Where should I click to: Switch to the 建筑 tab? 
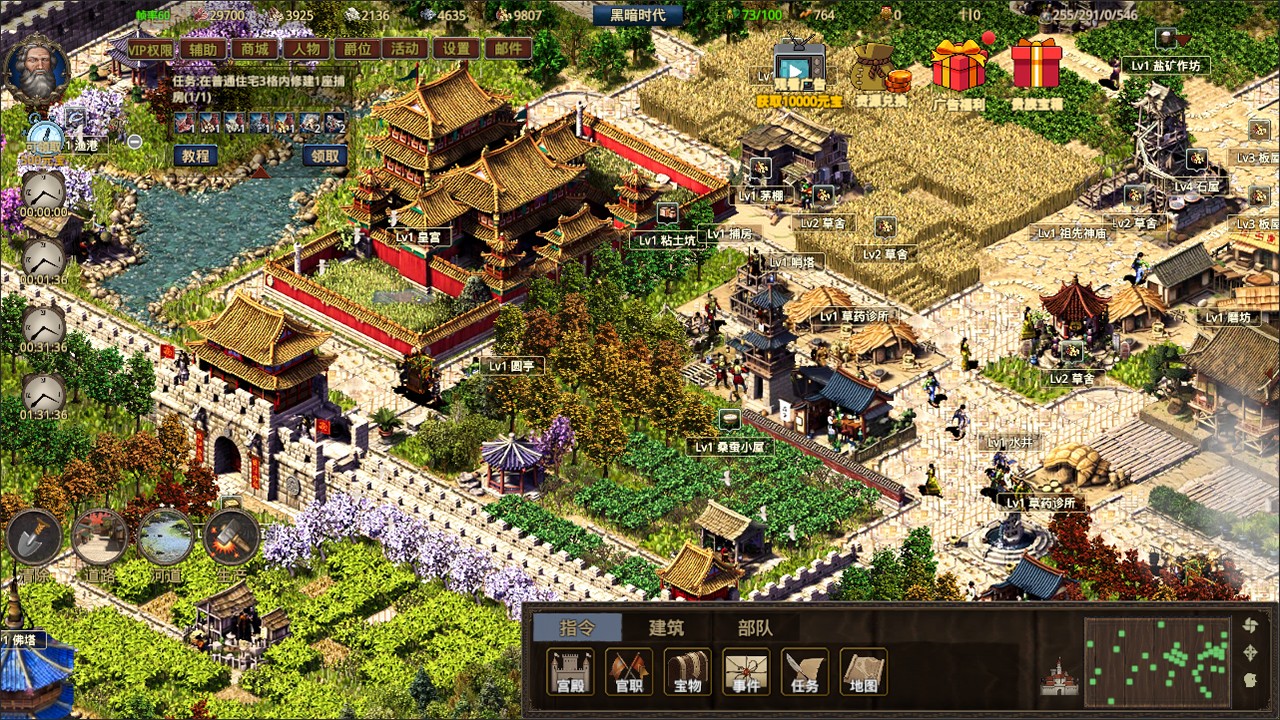pyautogui.click(x=666, y=628)
